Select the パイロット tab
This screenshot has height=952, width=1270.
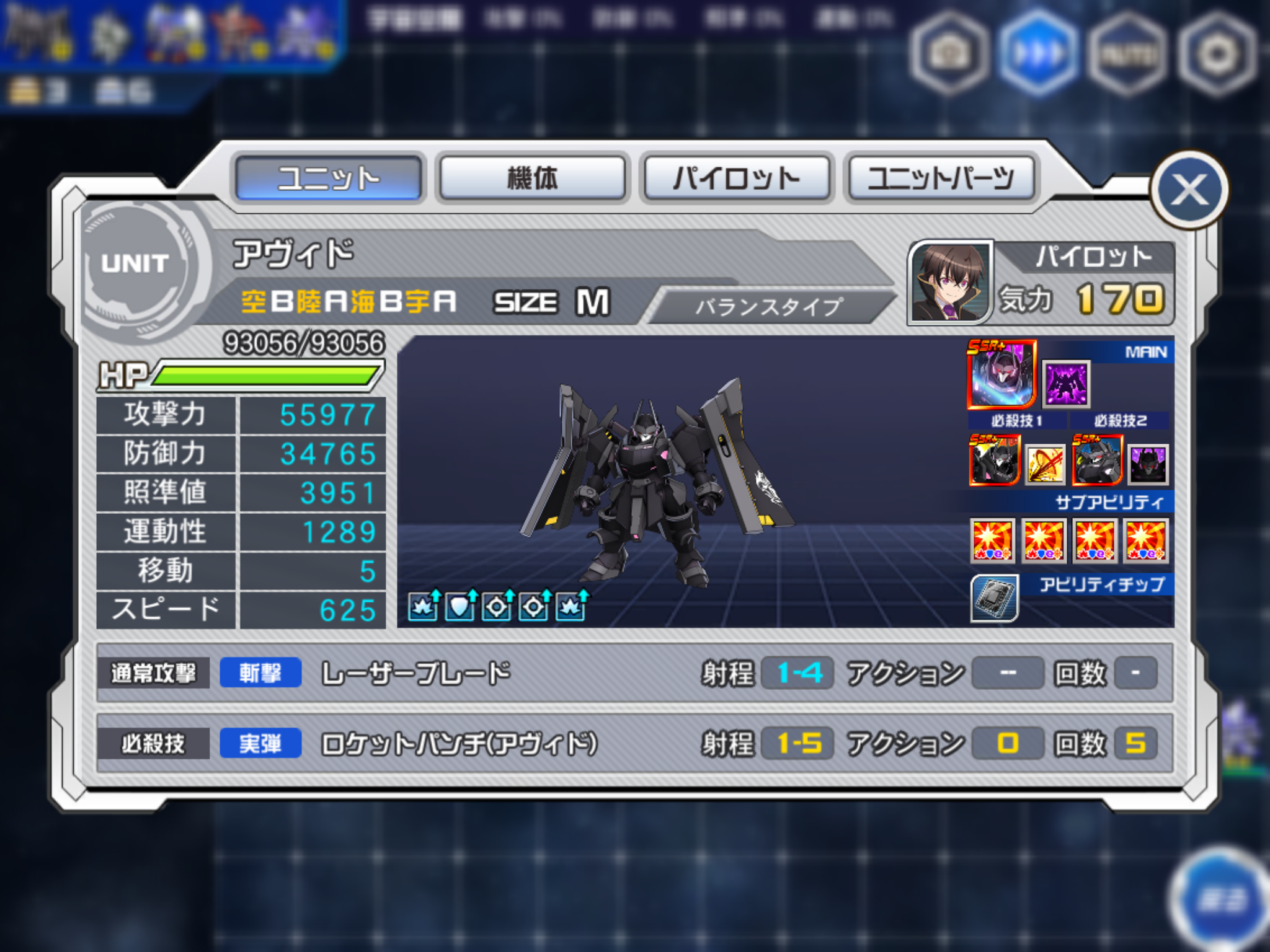coord(737,178)
